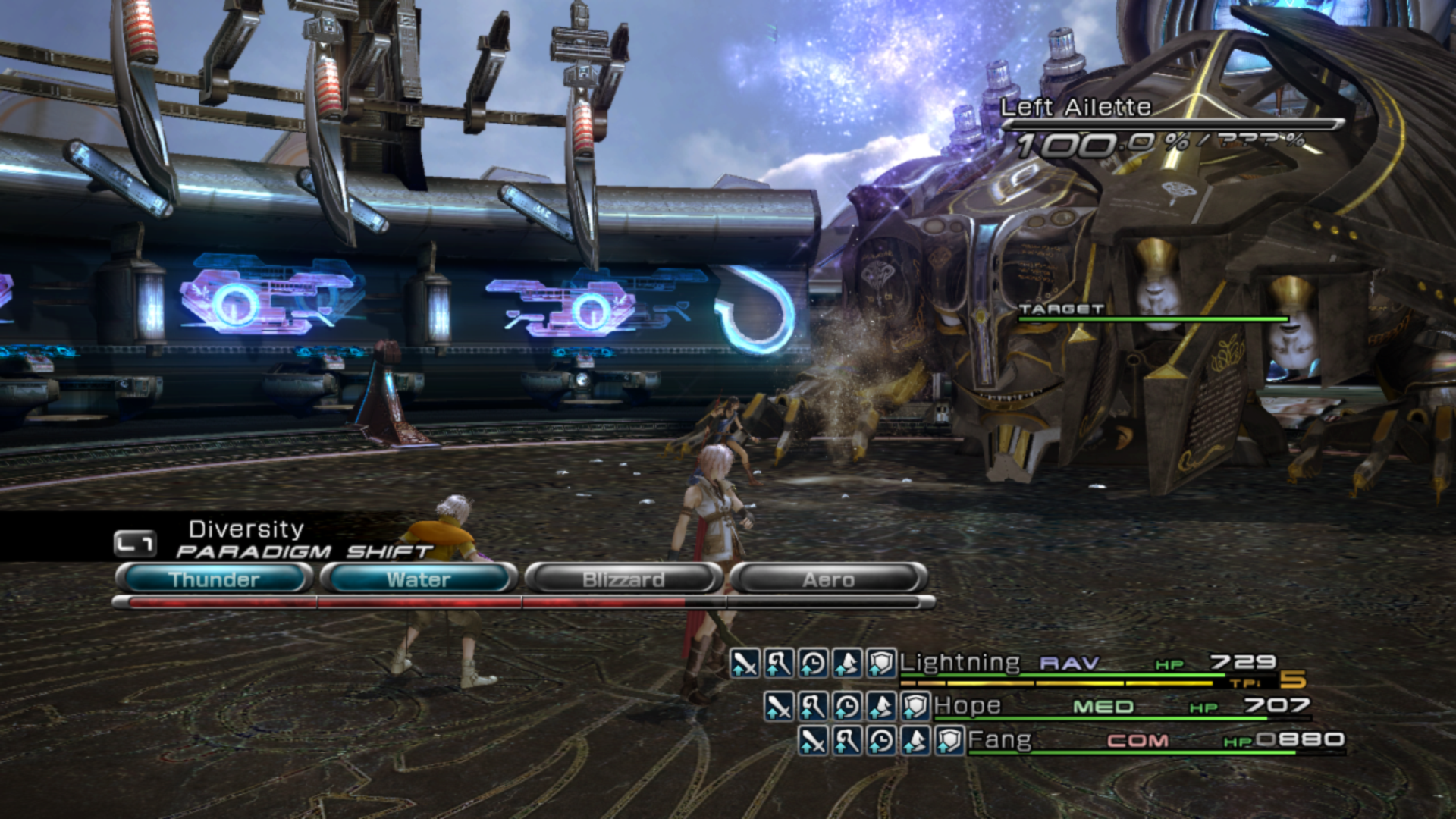Select Lightning in the party list
This screenshot has height=819, width=1456.
point(960,663)
